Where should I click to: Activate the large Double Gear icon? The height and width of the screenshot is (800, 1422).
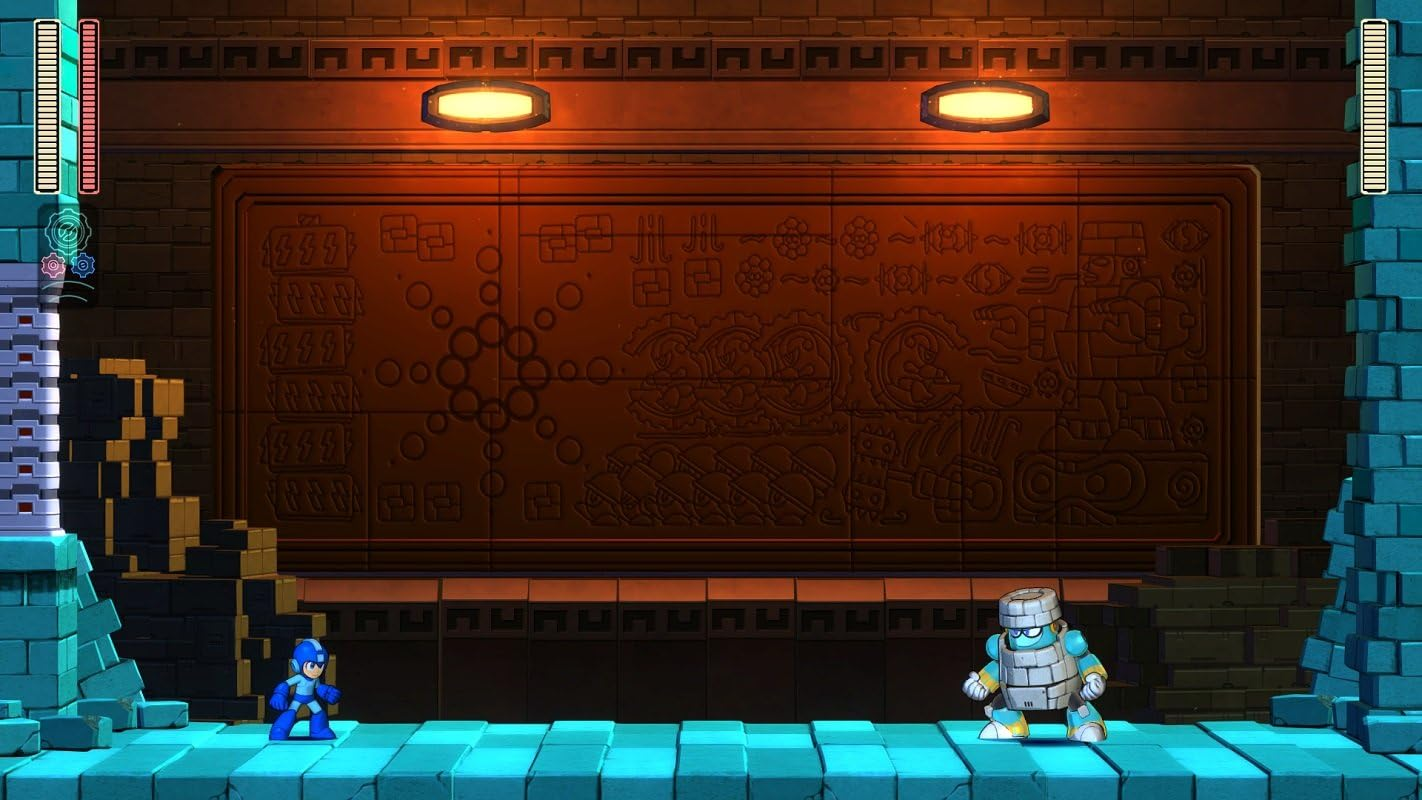pyautogui.click(x=68, y=230)
